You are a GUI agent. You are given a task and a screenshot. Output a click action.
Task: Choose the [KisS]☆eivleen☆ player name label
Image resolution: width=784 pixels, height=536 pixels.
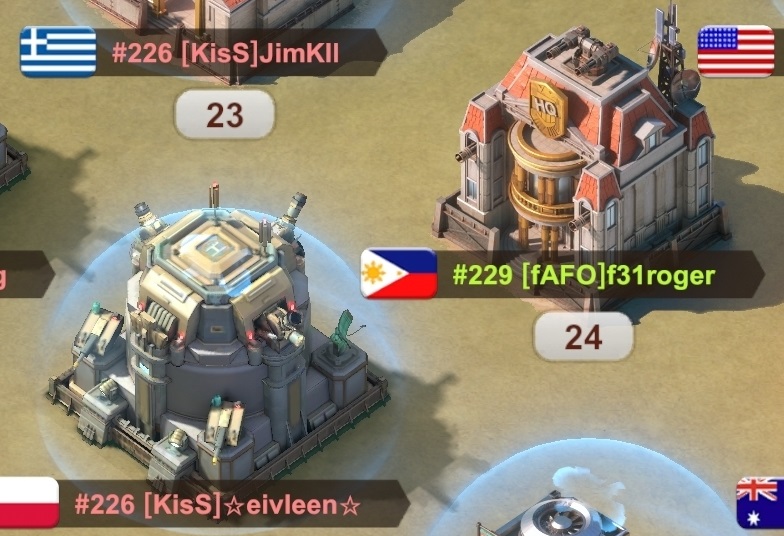(x=217, y=504)
